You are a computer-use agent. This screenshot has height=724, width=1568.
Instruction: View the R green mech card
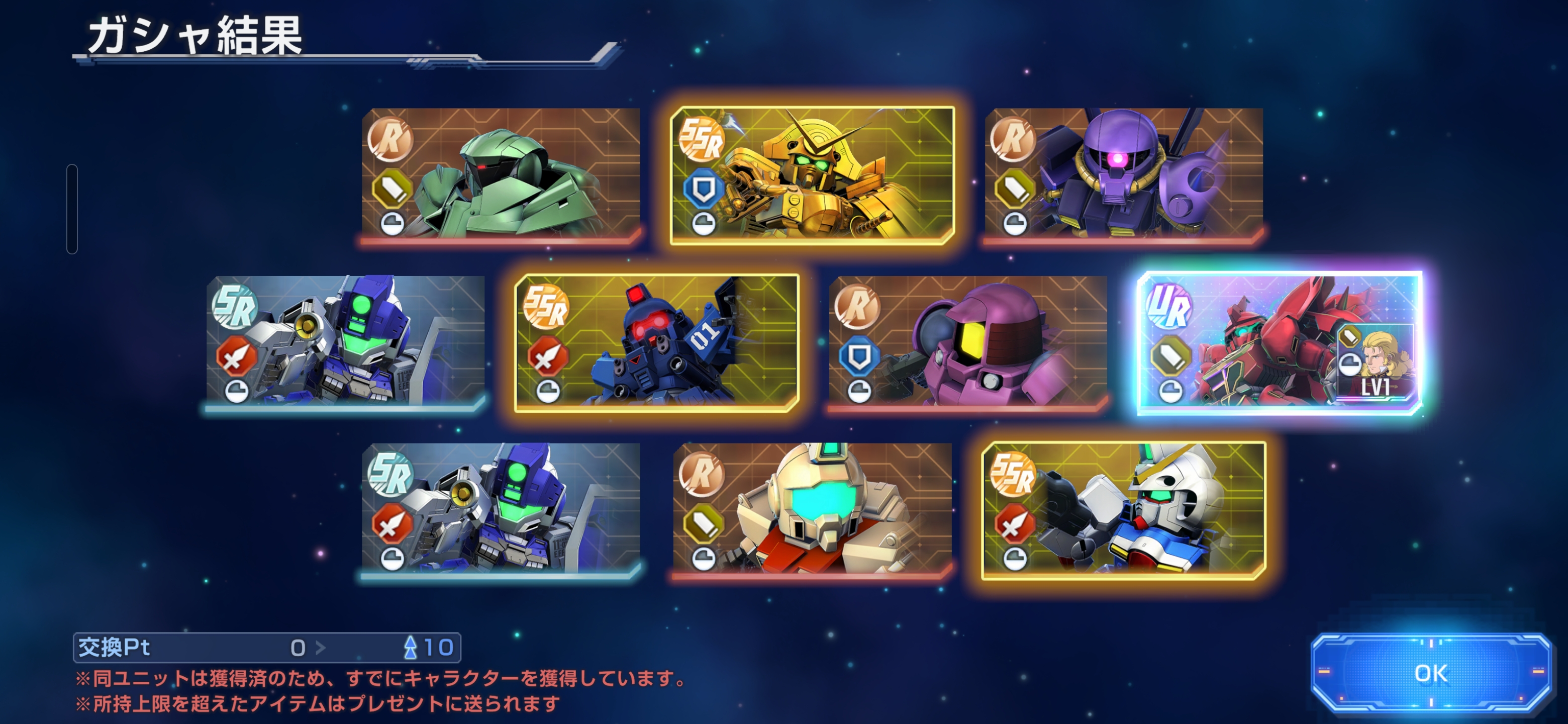[x=501, y=175]
